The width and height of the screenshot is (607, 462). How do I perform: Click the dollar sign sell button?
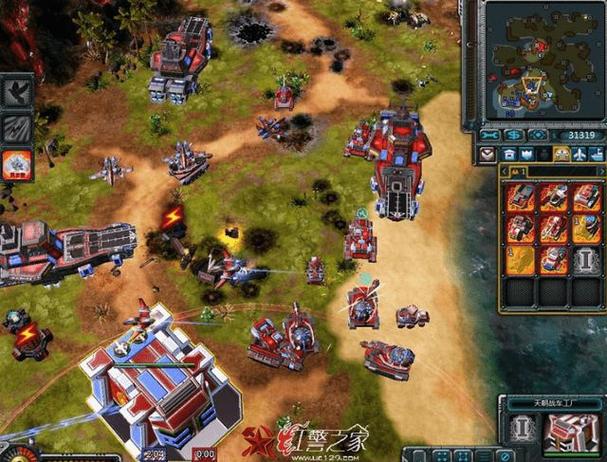(514, 135)
